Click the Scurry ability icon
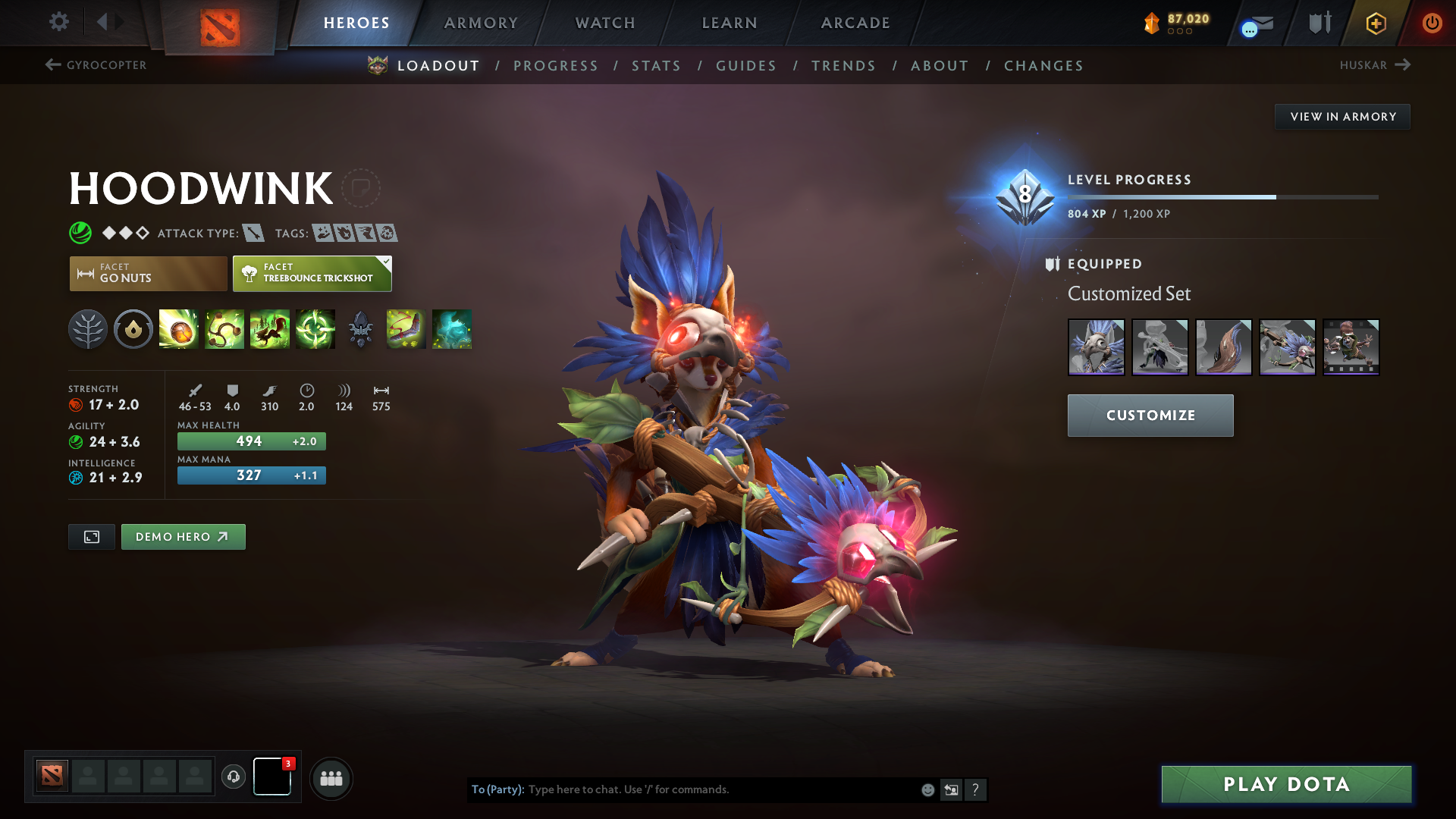The width and height of the screenshot is (1456, 819). coord(270,329)
